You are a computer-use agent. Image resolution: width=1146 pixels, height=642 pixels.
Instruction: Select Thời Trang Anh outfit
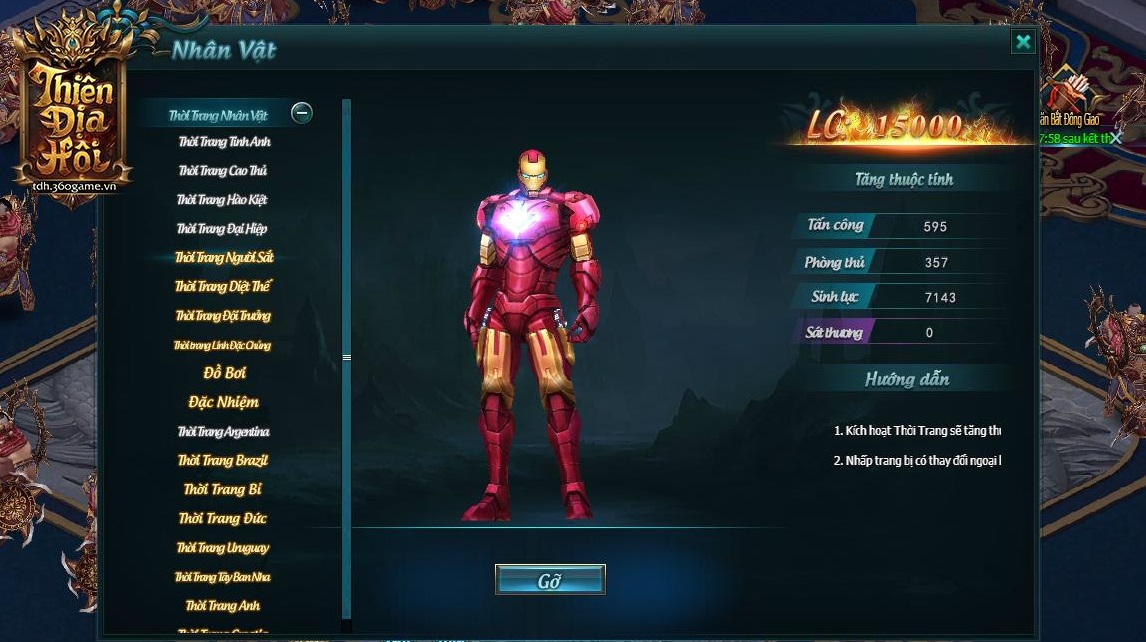point(223,606)
